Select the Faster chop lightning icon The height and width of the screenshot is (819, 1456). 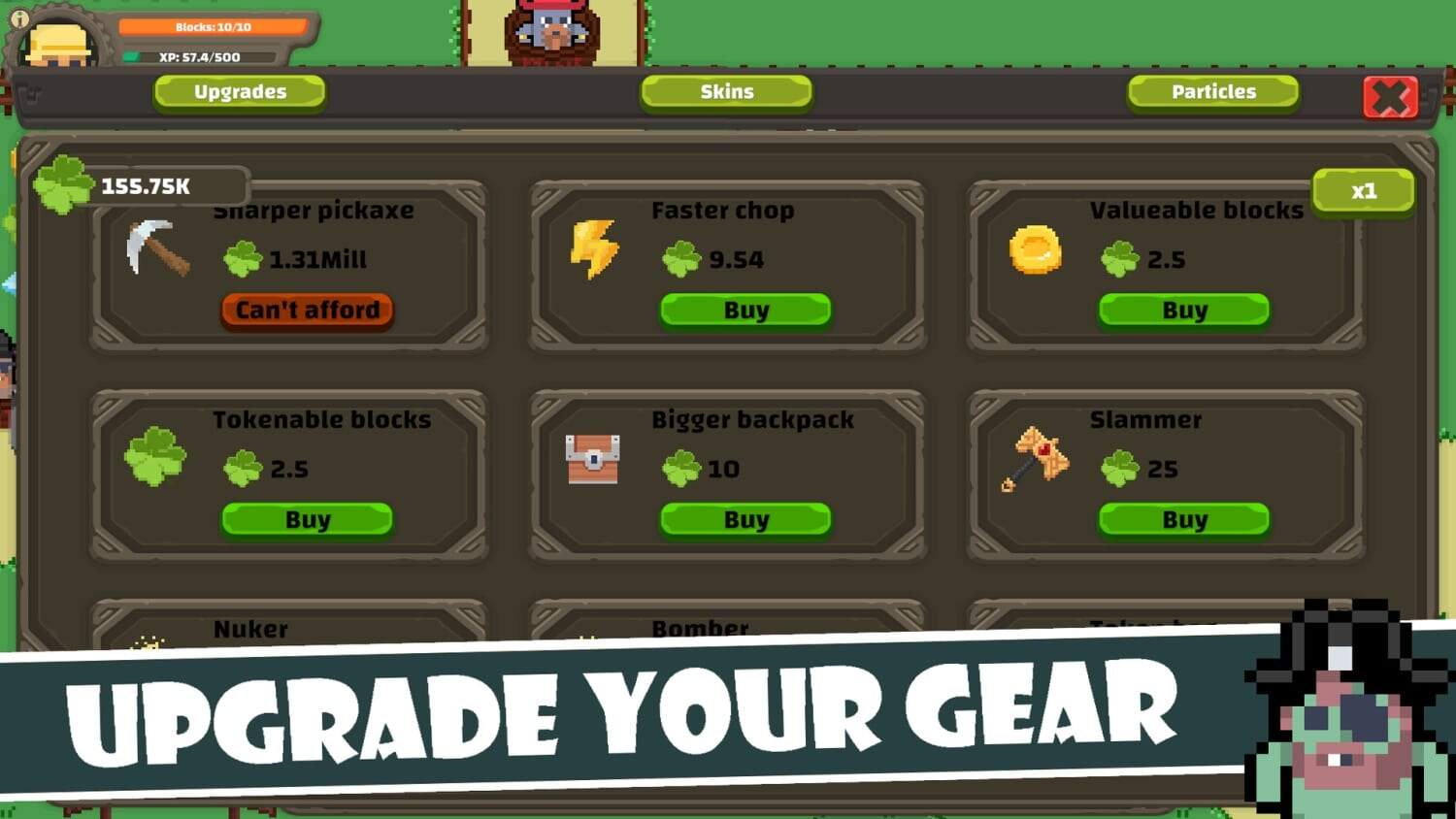[594, 248]
